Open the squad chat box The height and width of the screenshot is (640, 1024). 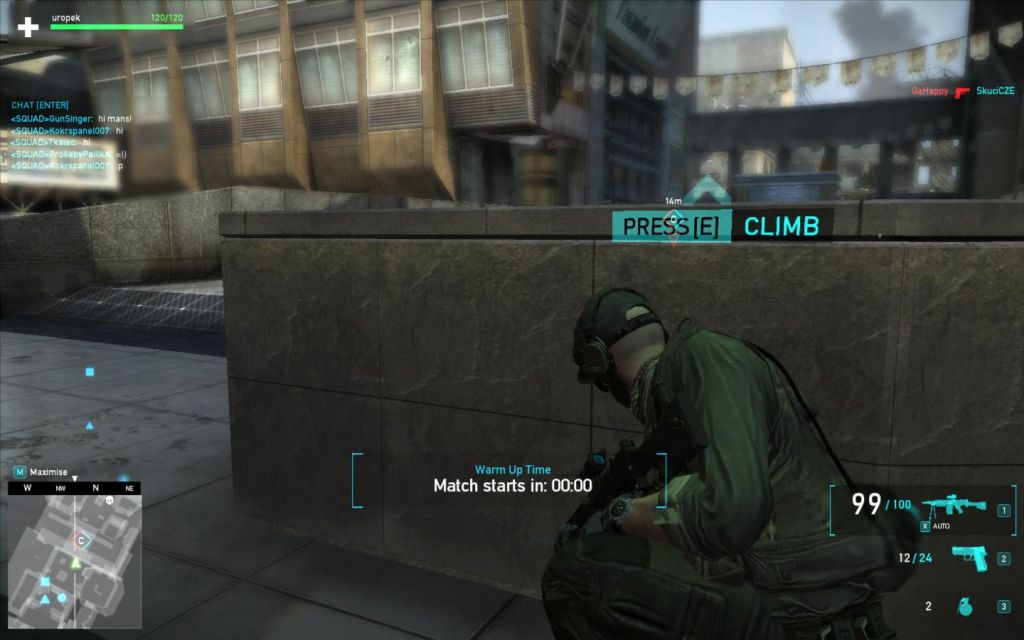pyautogui.click(x=39, y=105)
